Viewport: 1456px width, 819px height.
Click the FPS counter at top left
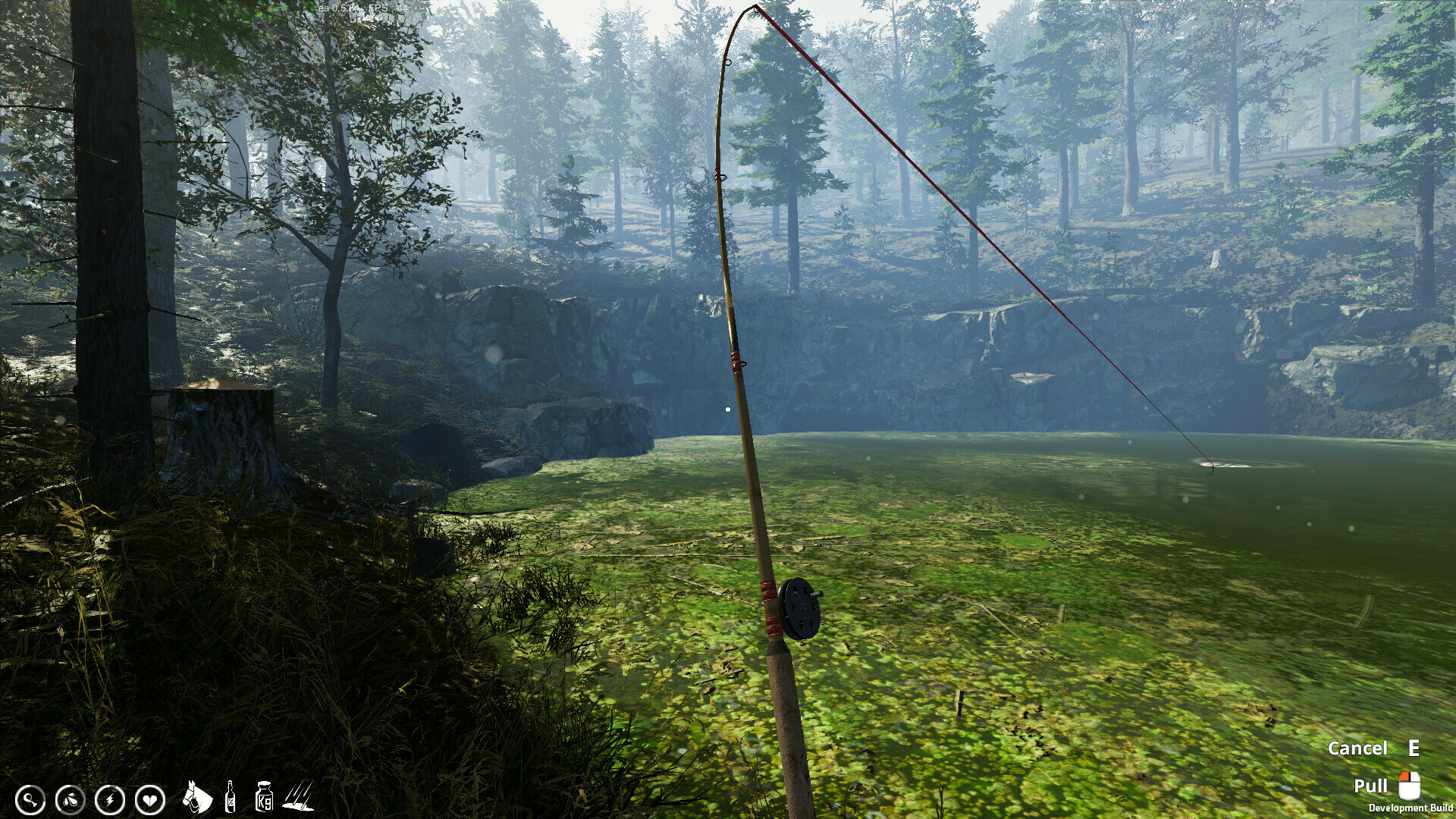(x=388, y=8)
